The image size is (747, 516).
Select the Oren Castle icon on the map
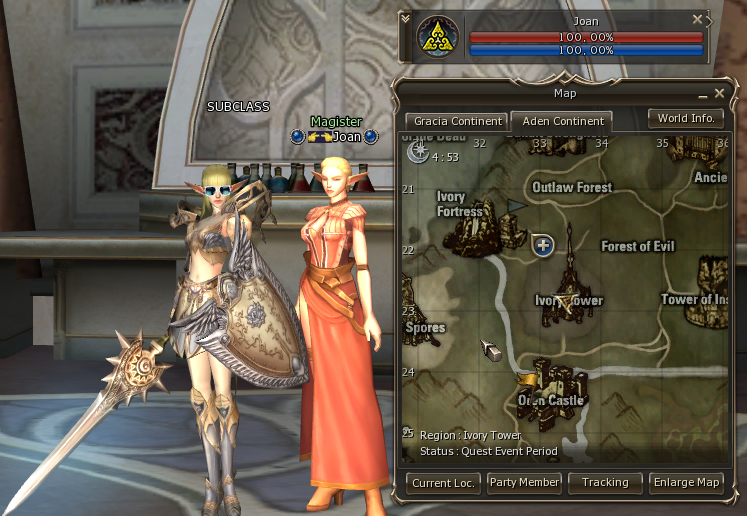550,385
